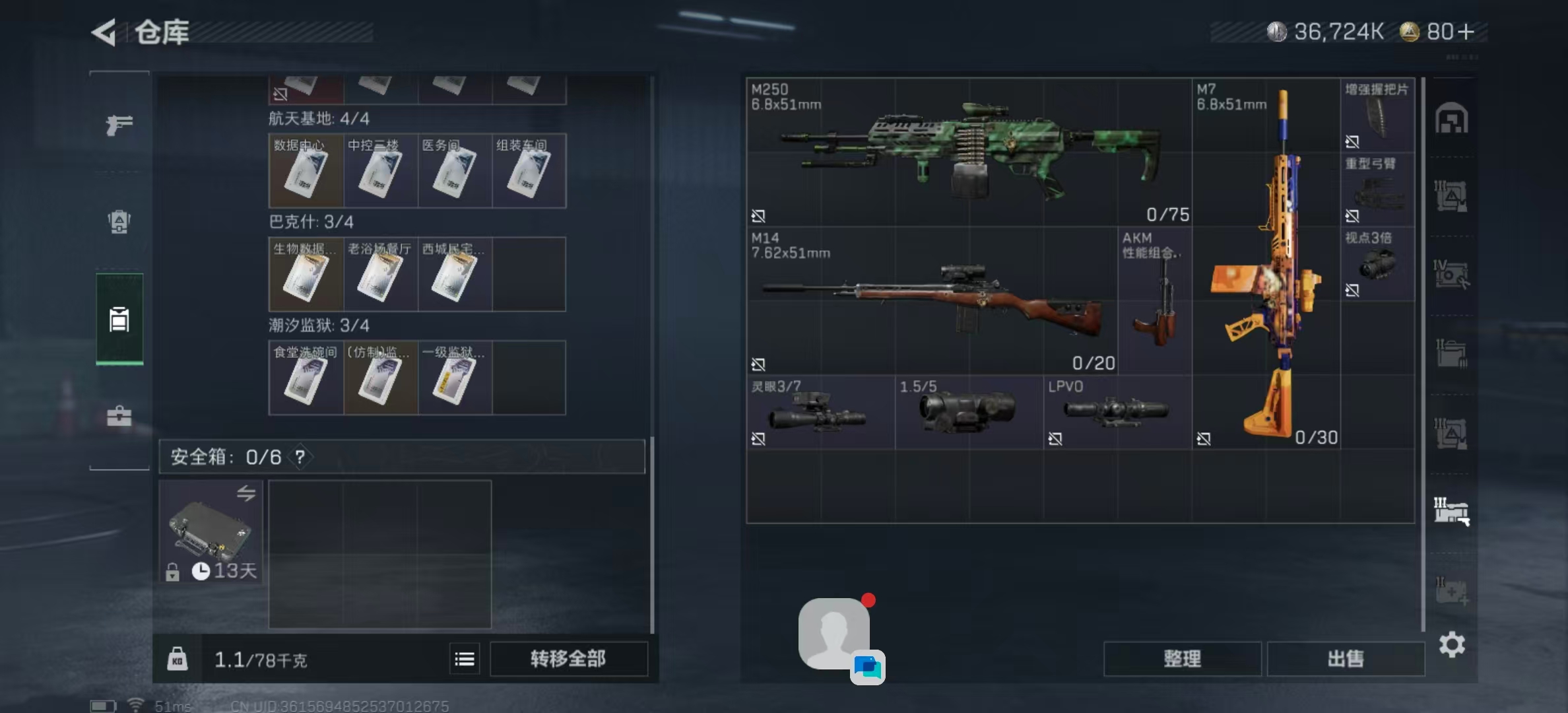Show 安全箱 help question mark
Screen dimensions: 1568x713
click(x=300, y=456)
